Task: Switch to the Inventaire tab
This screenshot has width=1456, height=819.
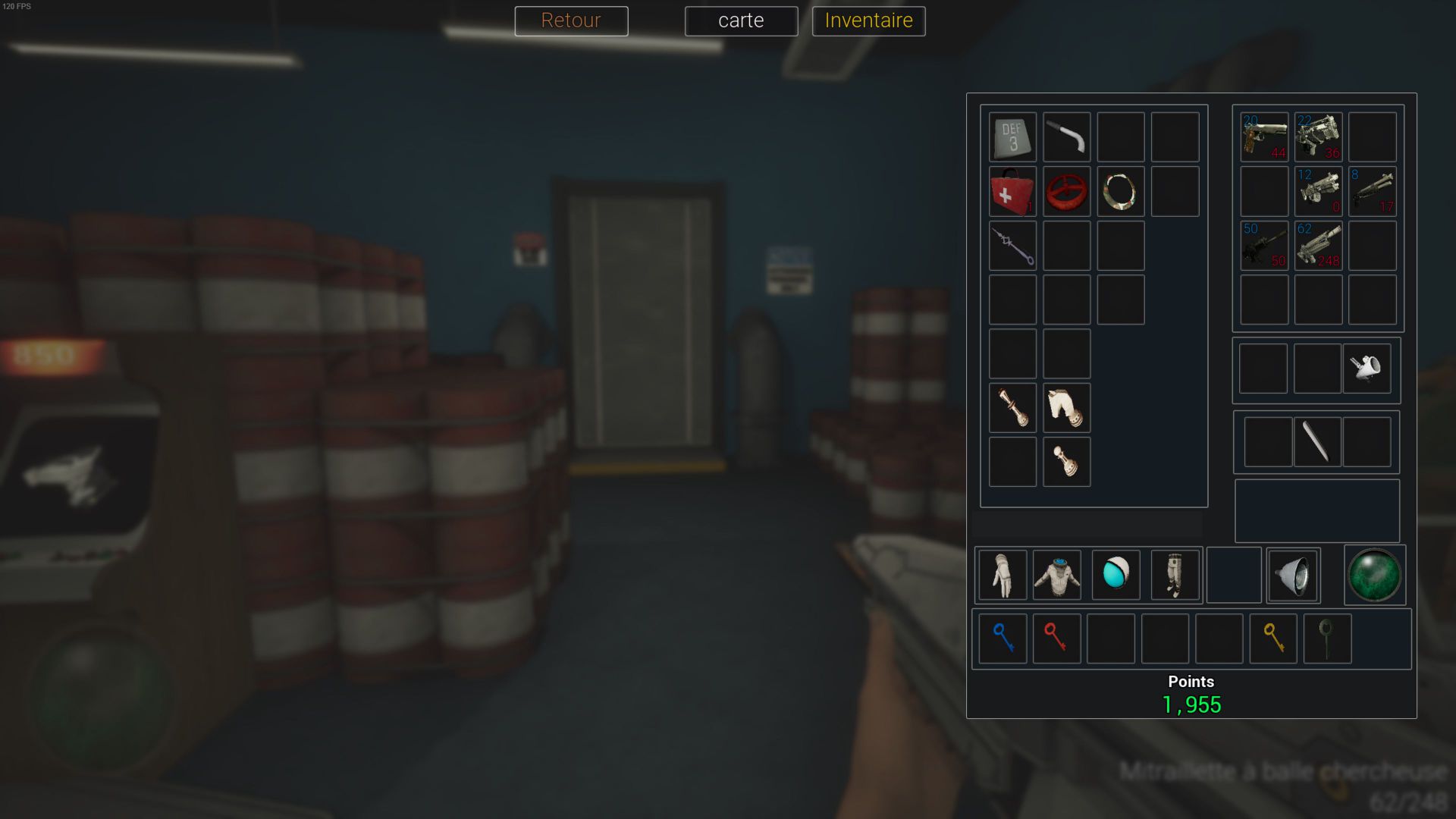Action: tap(868, 20)
